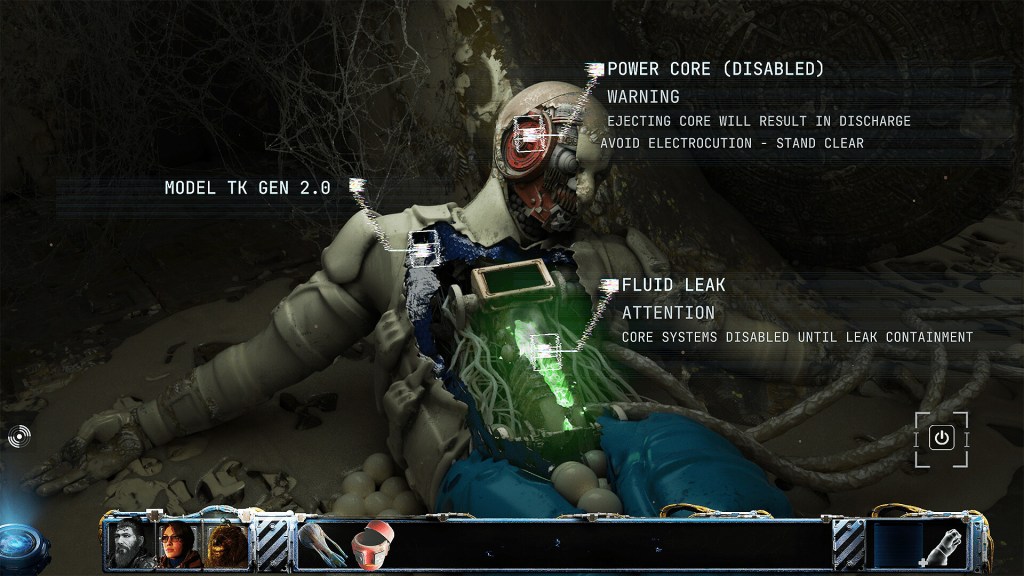
Task: Select the bearded man character portrait
Action: tap(130, 544)
